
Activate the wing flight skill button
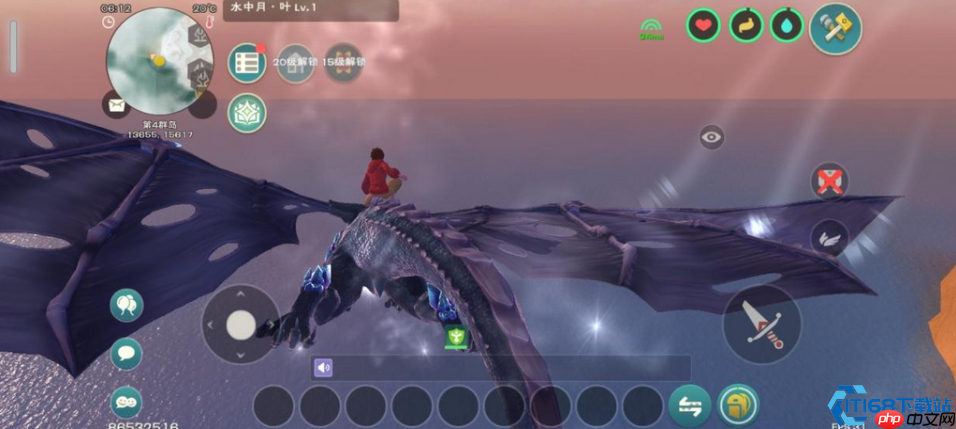coord(829,238)
